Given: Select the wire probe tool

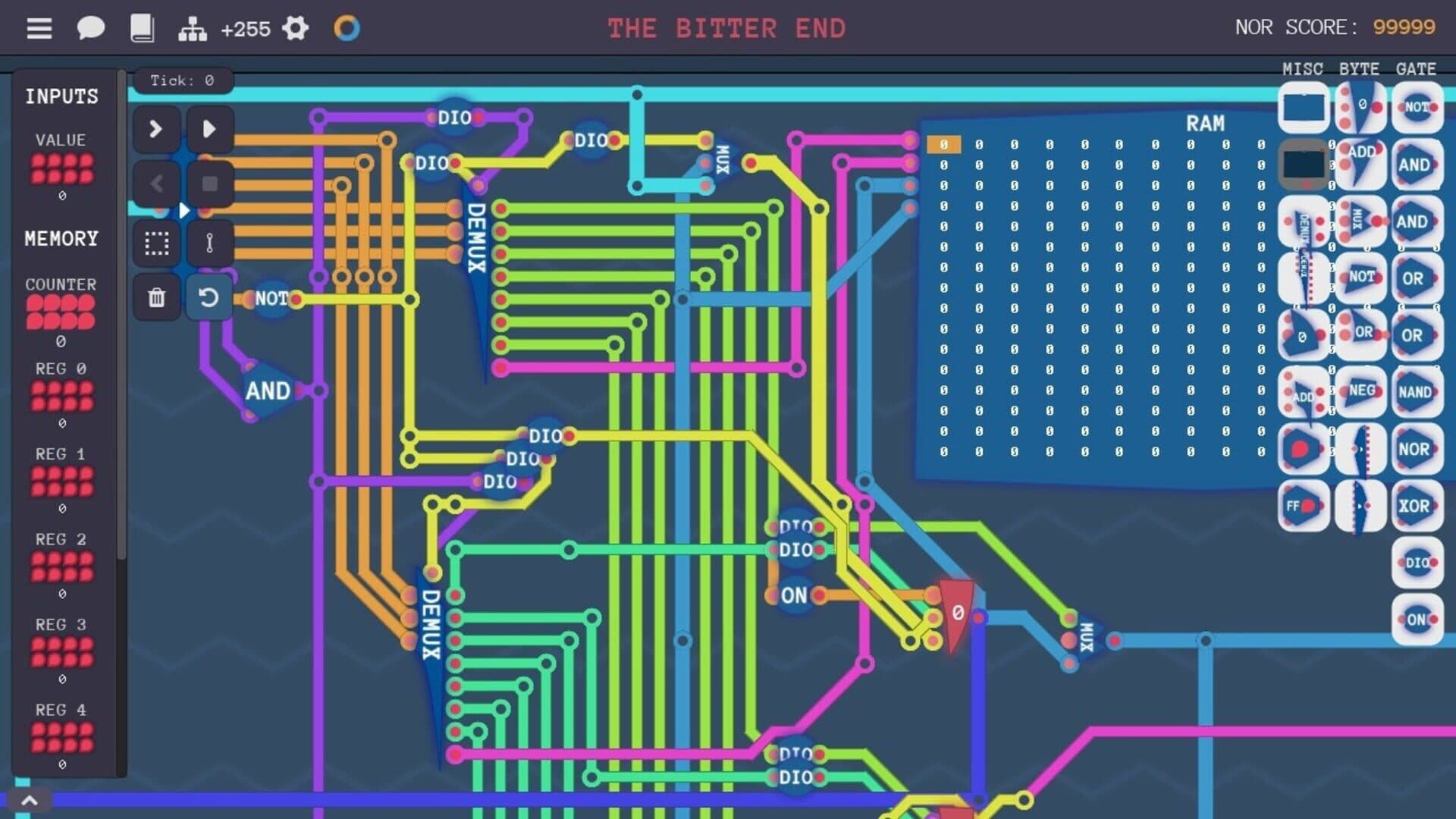Looking at the screenshot, I should (x=211, y=243).
